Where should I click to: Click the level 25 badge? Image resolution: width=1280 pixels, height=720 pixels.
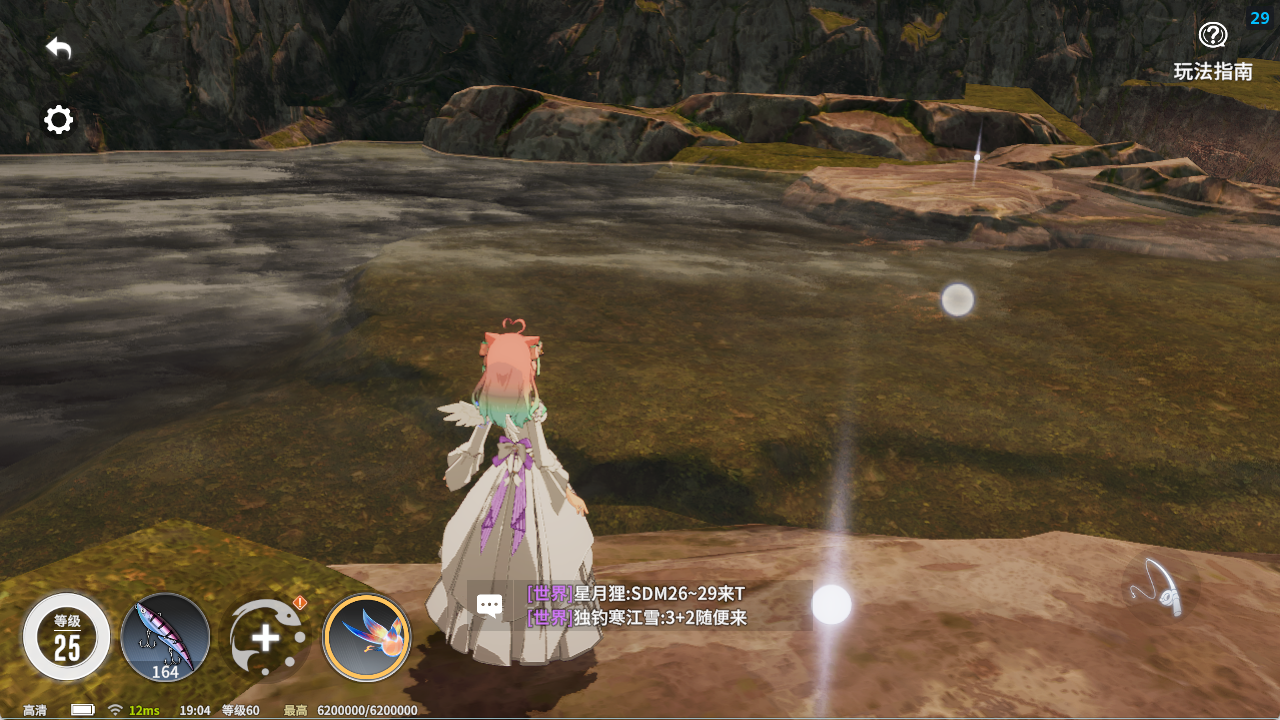click(64, 636)
